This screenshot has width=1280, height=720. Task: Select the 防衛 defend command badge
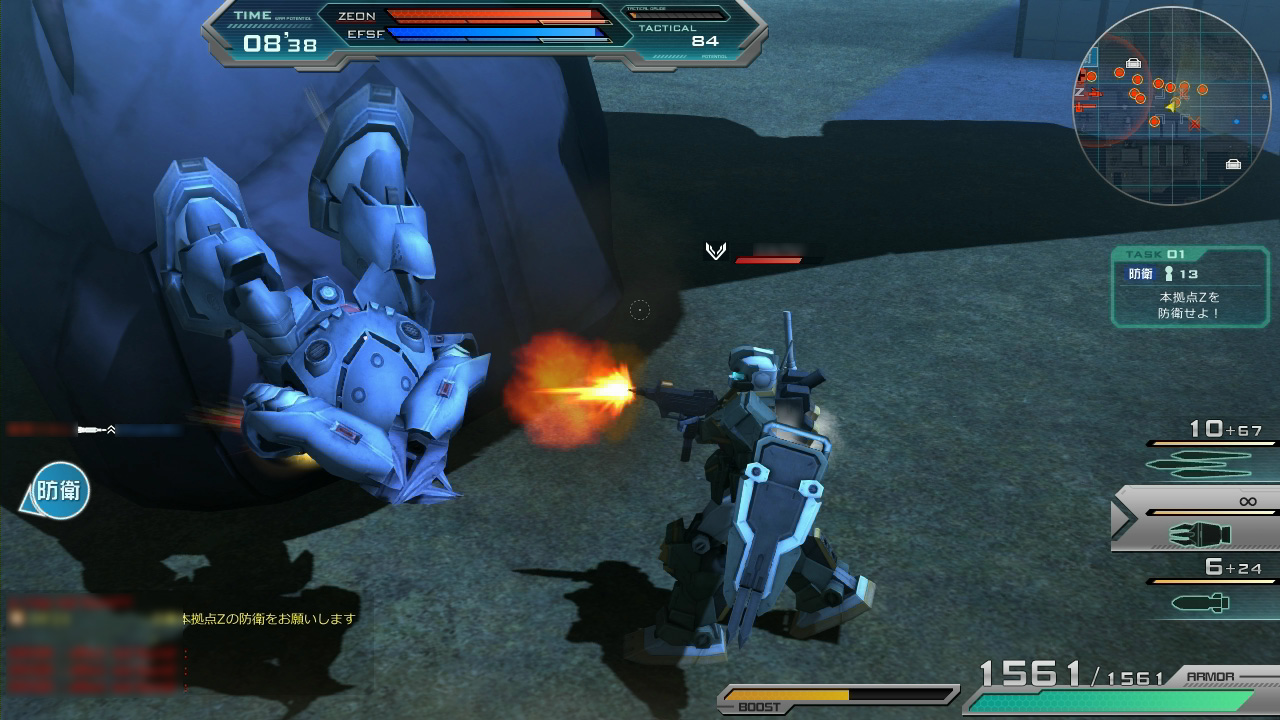tap(60, 491)
